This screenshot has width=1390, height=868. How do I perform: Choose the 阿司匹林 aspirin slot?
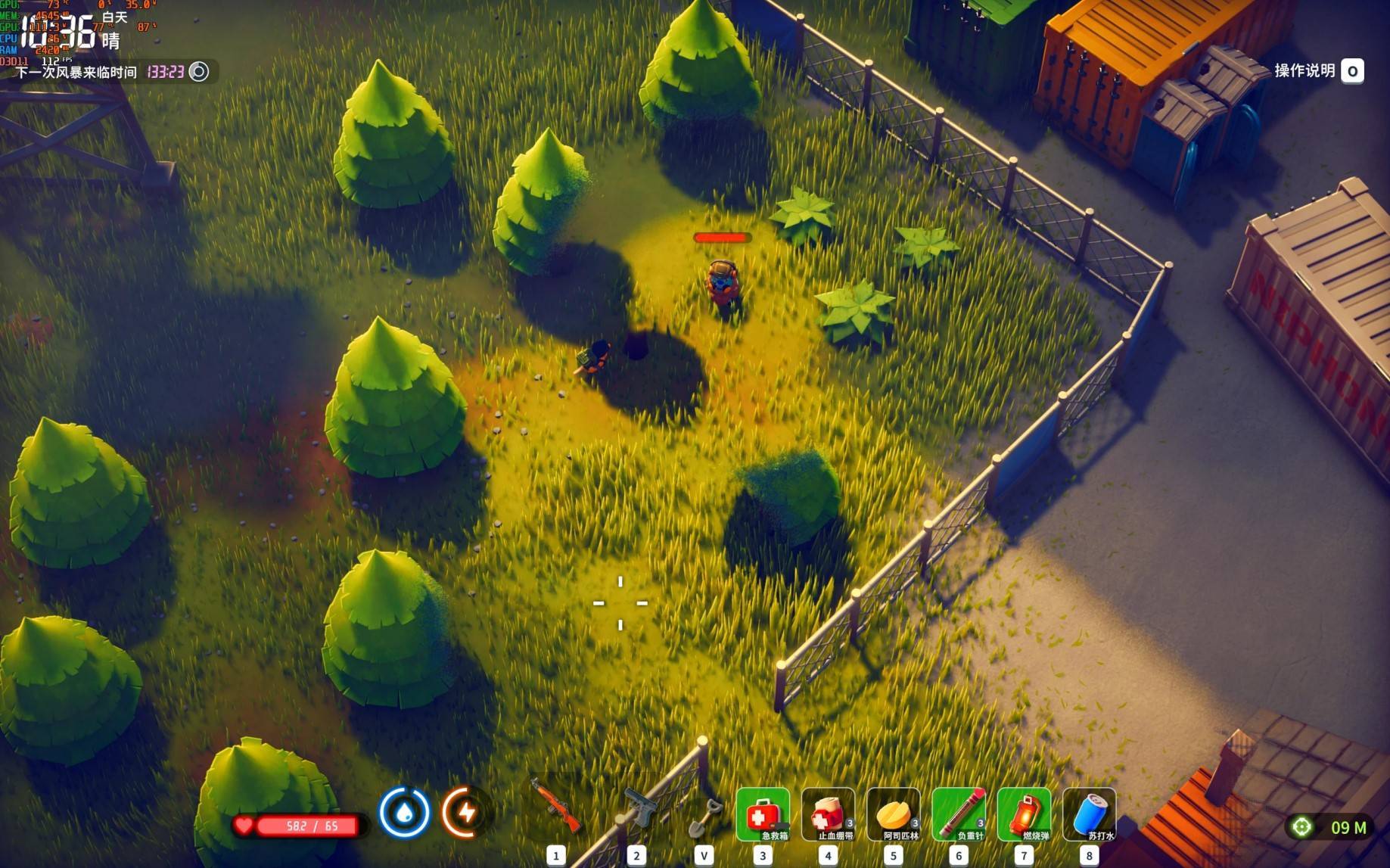[x=894, y=815]
